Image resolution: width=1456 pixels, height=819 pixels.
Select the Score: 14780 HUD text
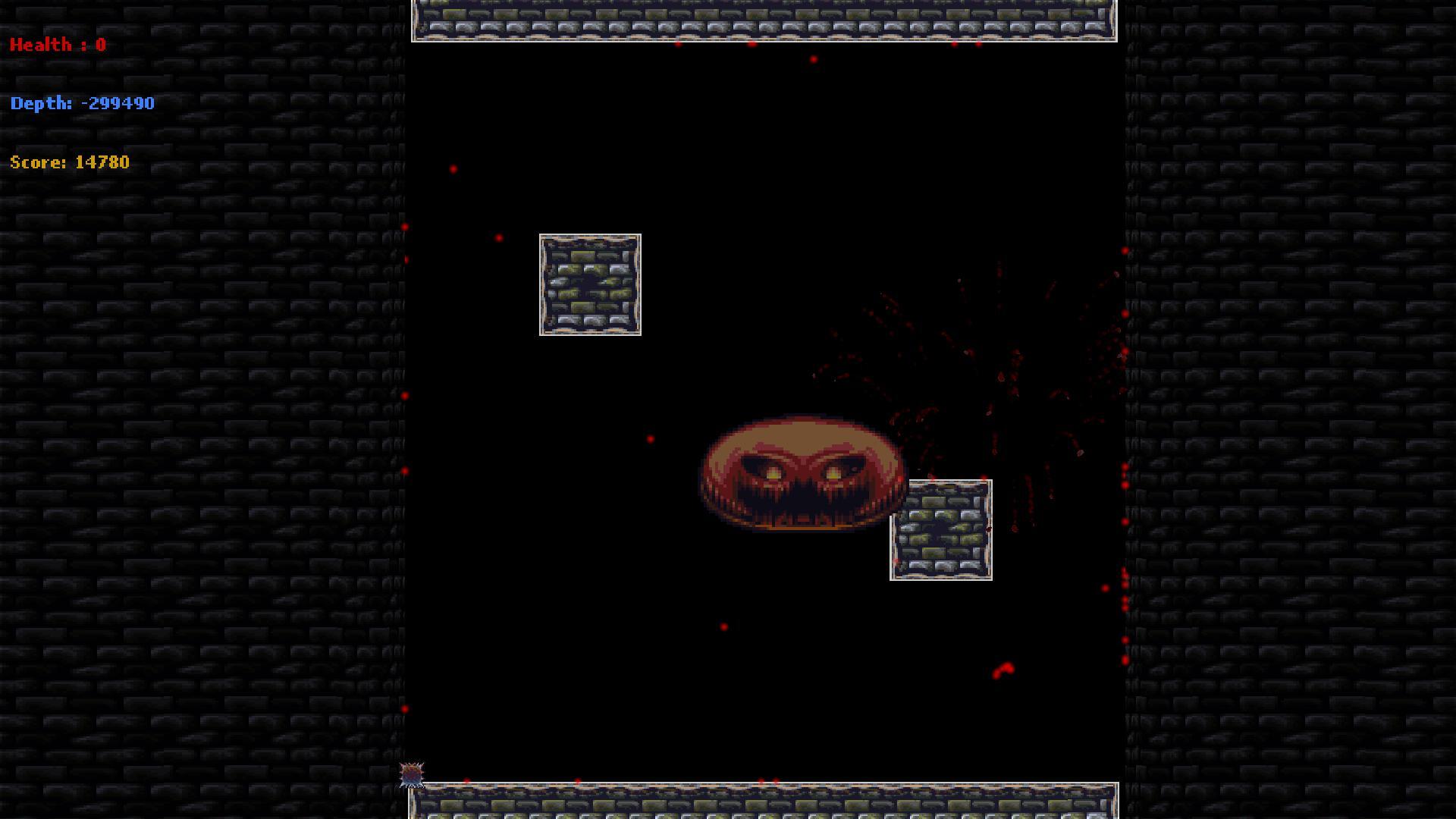[x=68, y=162]
